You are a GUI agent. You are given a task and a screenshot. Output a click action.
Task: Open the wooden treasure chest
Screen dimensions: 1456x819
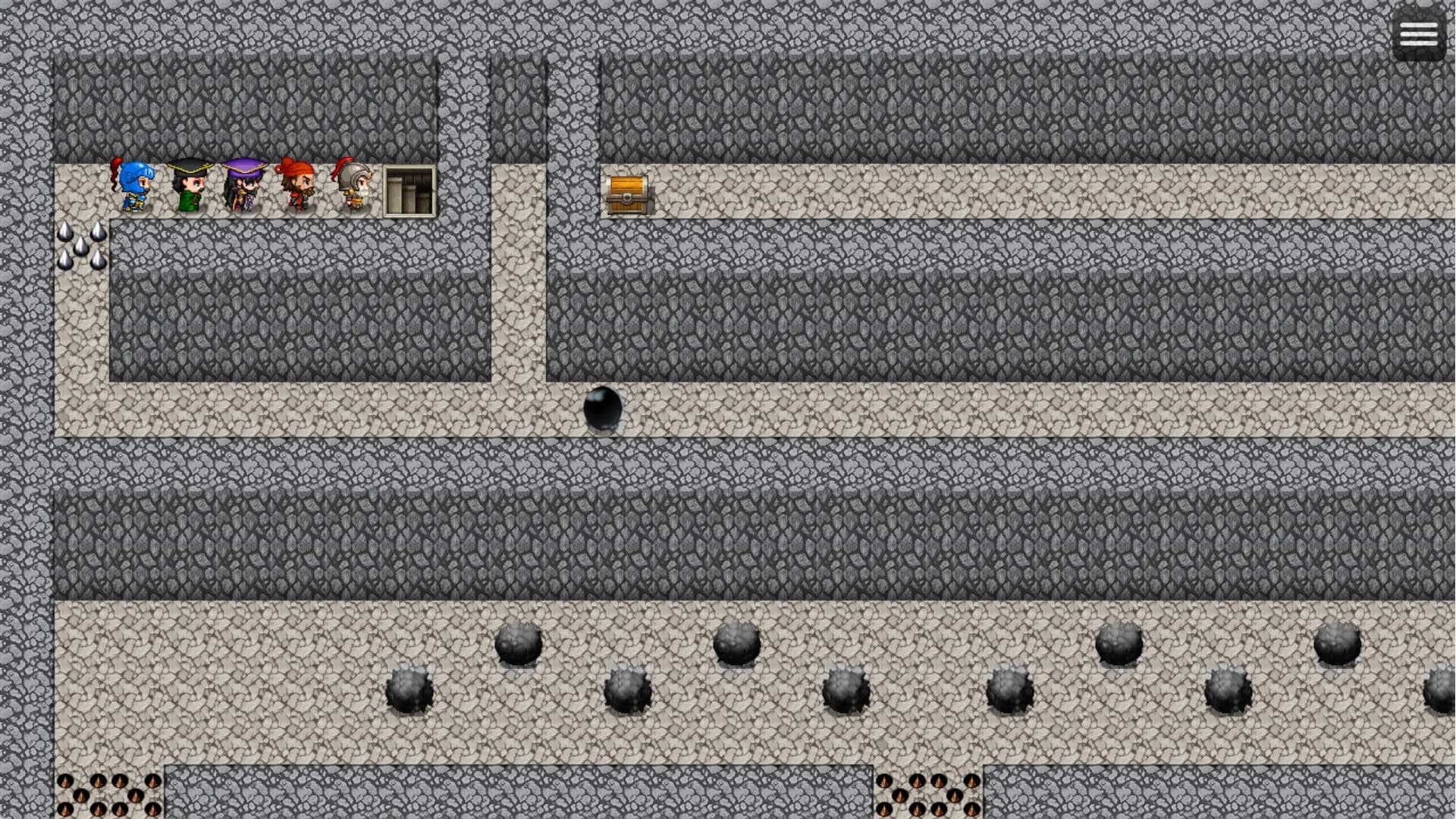(627, 193)
